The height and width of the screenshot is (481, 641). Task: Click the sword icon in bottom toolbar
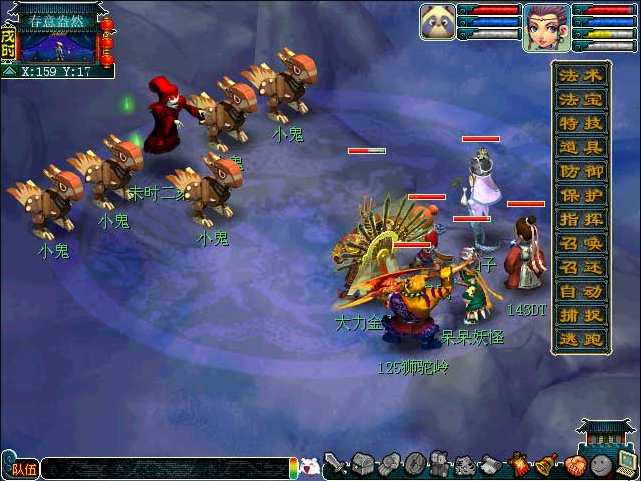point(336,465)
